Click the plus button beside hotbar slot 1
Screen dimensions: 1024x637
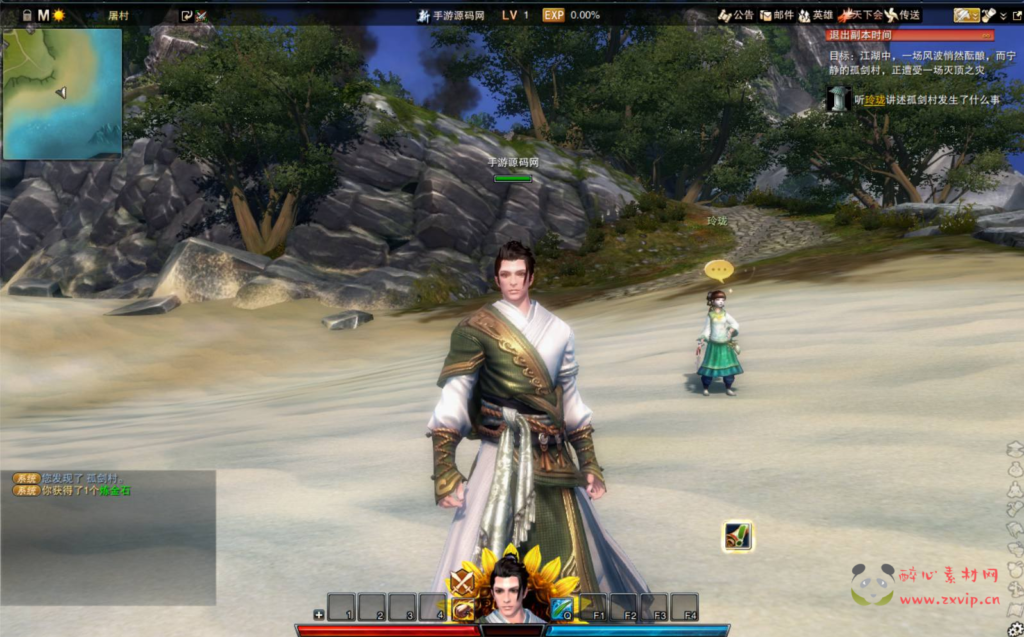tap(318, 614)
